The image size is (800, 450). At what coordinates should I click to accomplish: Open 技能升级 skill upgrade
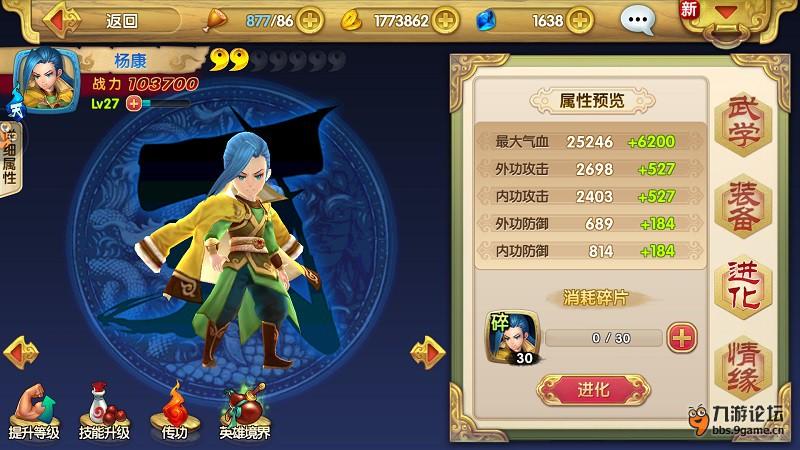[x=104, y=410]
